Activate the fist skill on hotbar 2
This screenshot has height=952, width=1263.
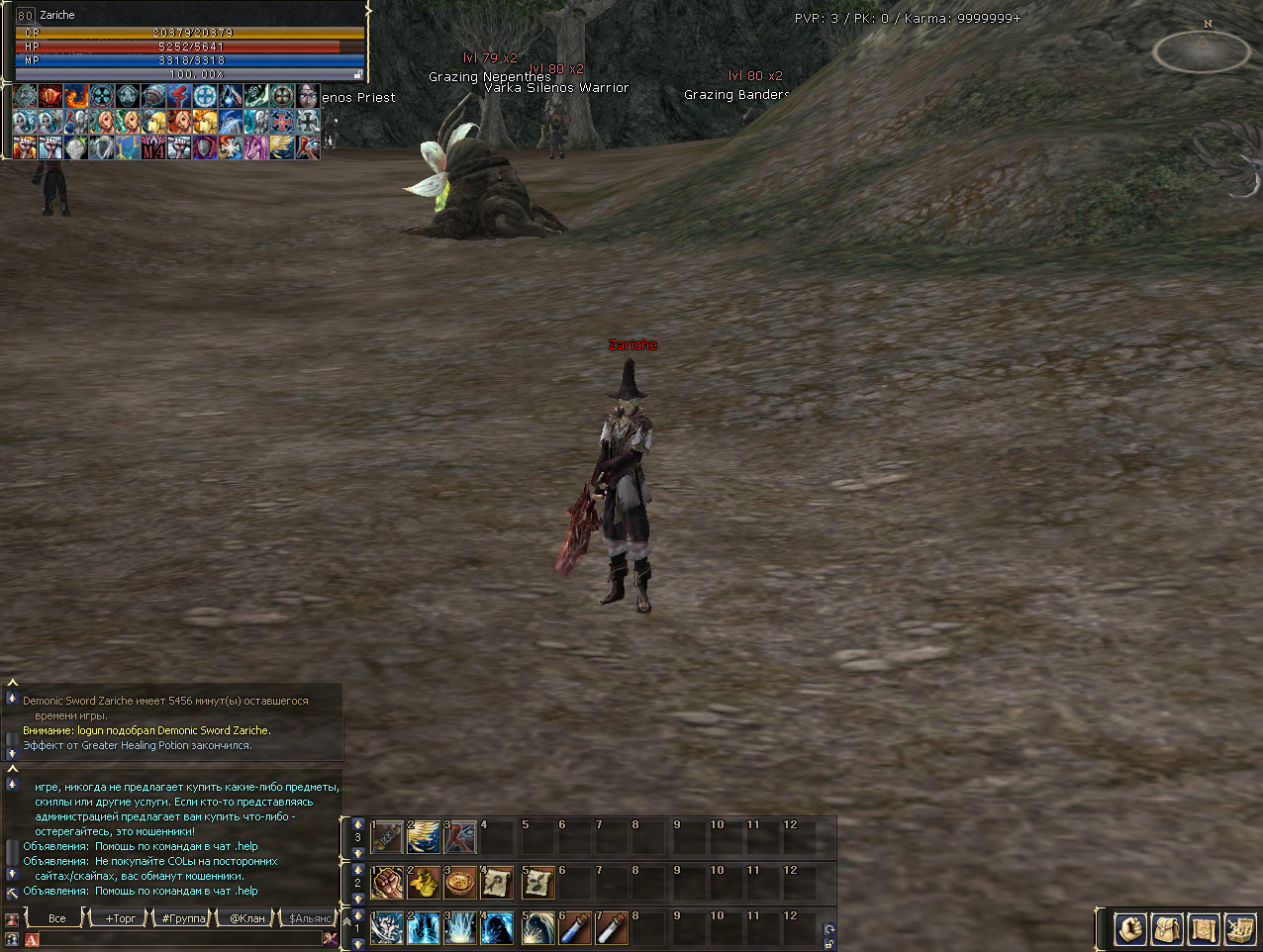click(387, 883)
